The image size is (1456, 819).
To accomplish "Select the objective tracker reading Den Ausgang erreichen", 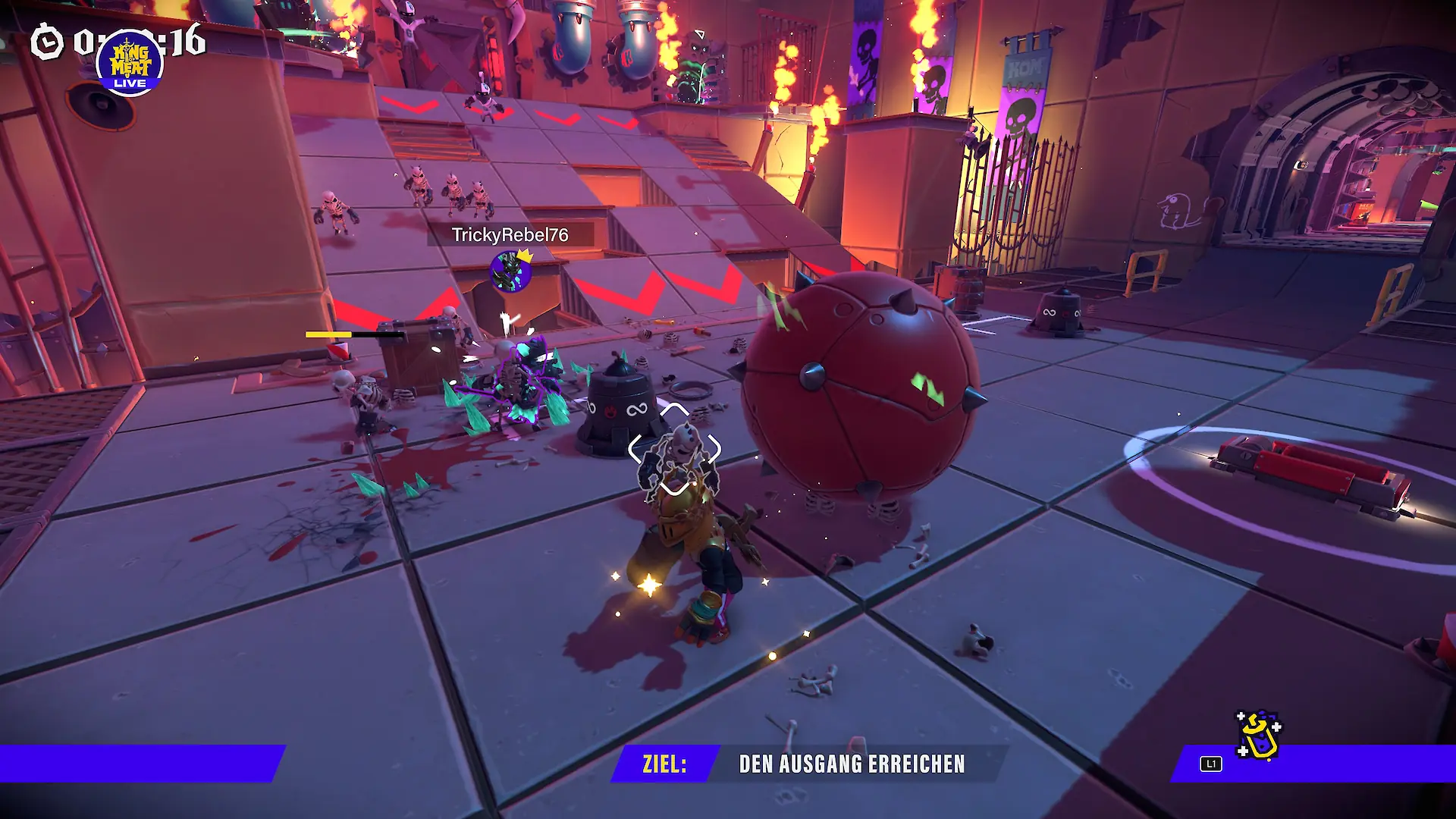I will 808,764.
